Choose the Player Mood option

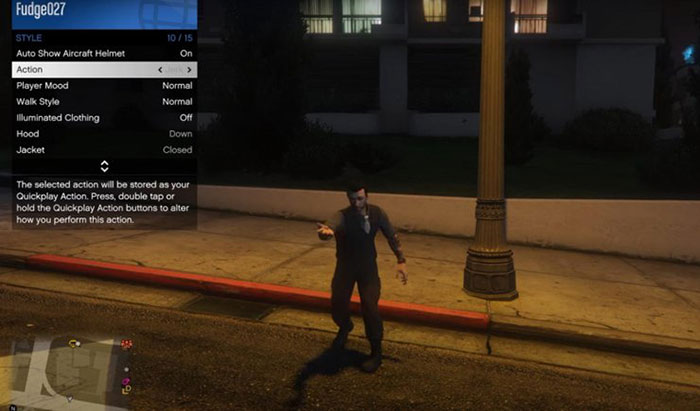click(104, 86)
